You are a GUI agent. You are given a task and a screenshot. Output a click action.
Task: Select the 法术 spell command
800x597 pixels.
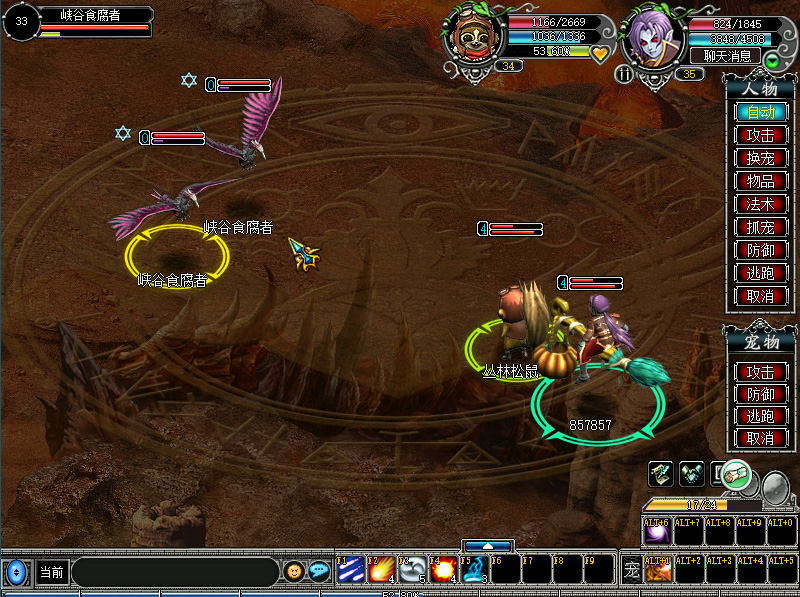[x=761, y=204]
